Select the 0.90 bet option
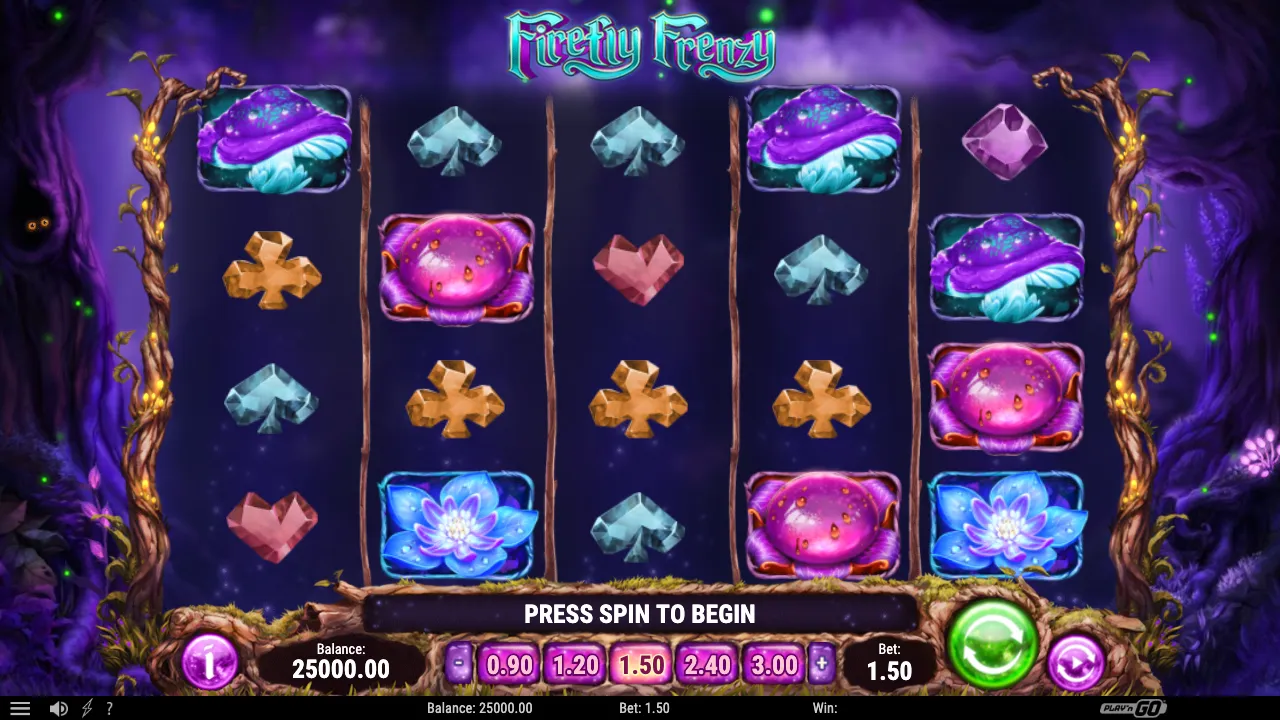This screenshot has height=720, width=1280. pos(509,663)
